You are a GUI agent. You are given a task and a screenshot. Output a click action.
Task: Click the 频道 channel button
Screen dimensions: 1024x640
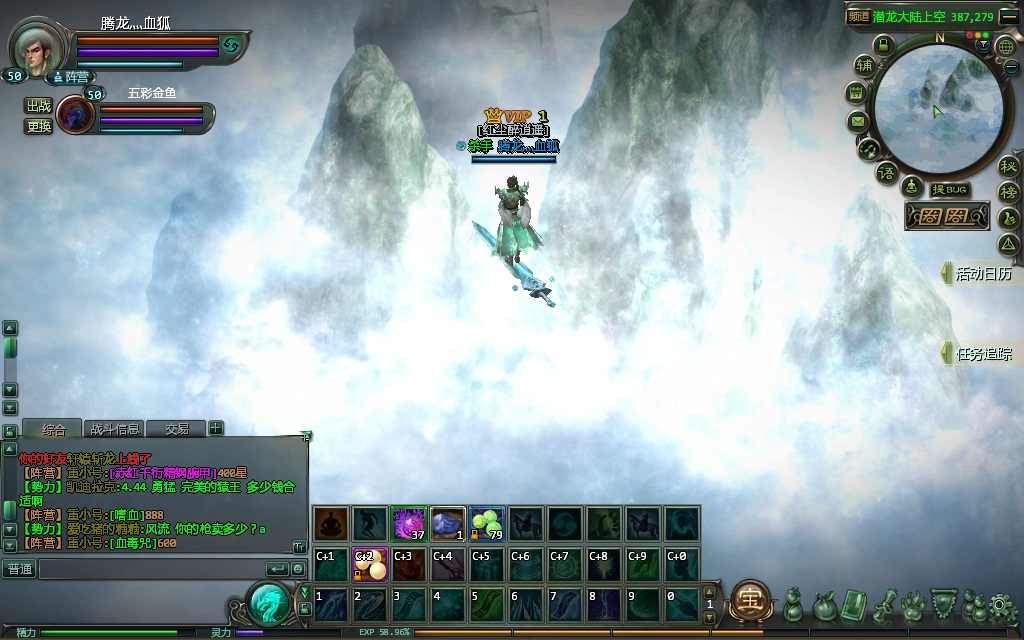[858, 16]
